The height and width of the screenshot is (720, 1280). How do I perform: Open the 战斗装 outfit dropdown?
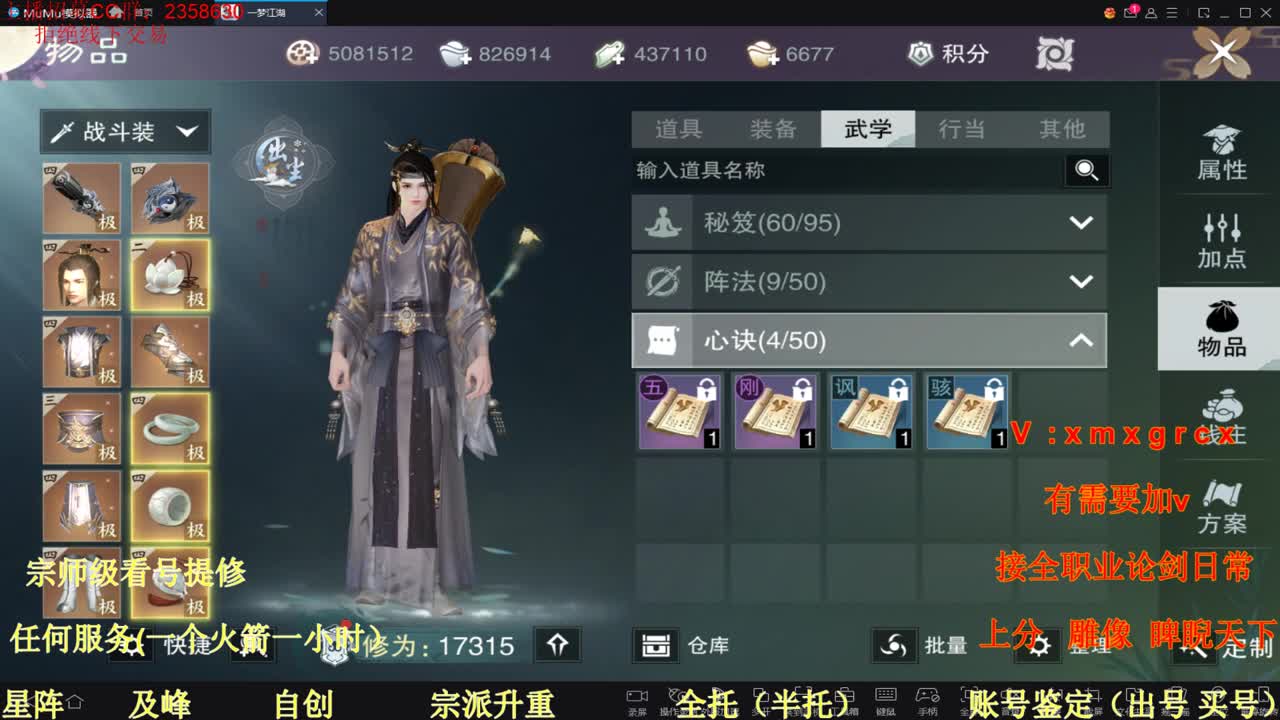[x=122, y=131]
